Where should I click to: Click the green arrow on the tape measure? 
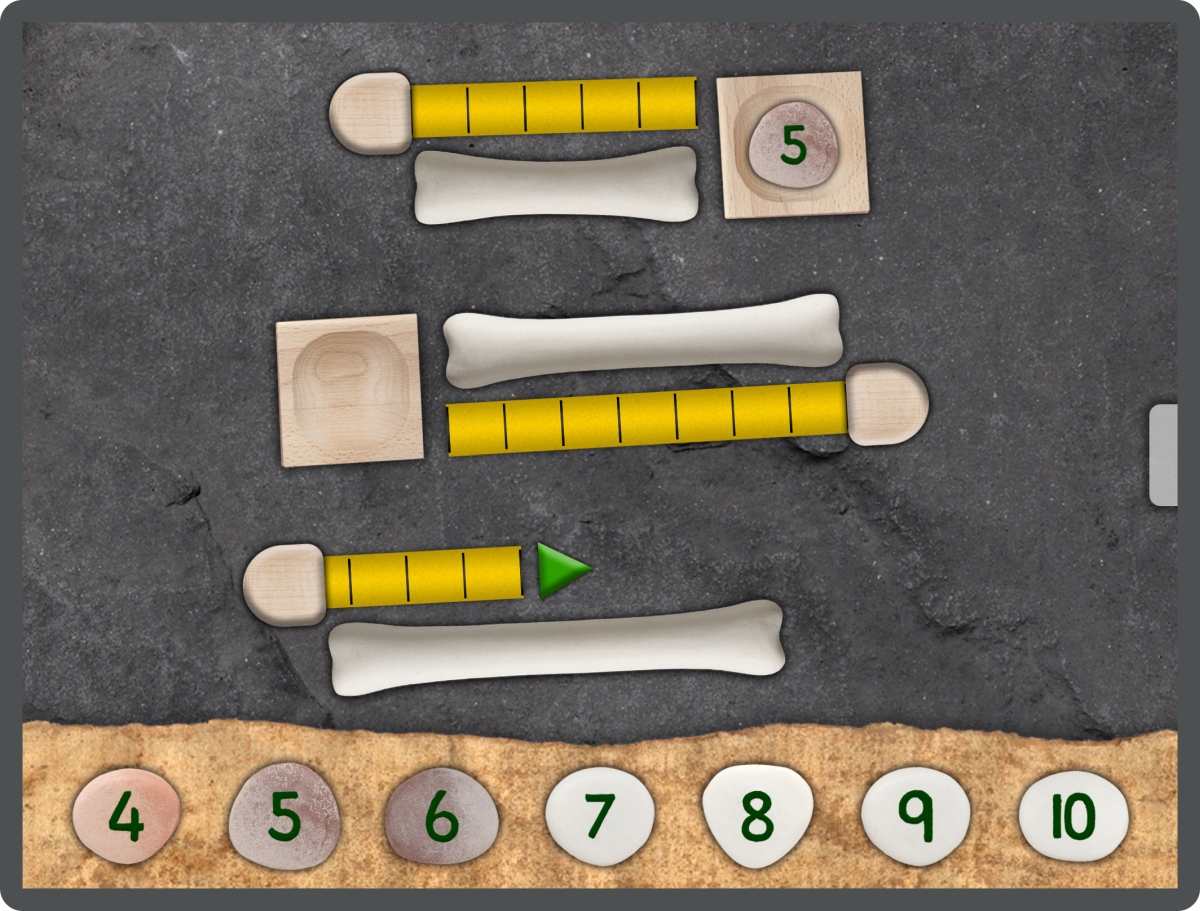pyautogui.click(x=562, y=571)
